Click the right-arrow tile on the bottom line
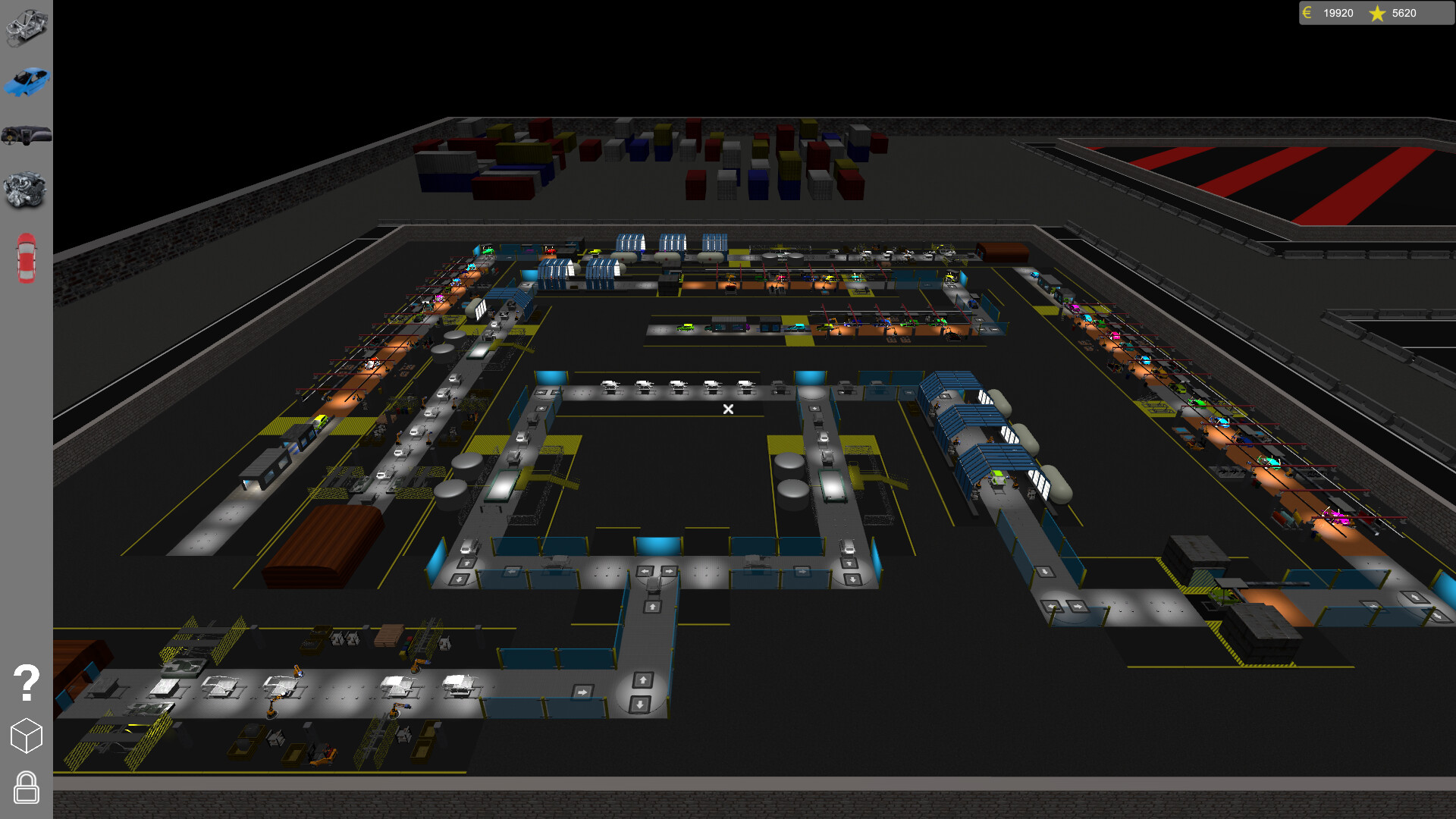1456x819 pixels. [x=583, y=692]
